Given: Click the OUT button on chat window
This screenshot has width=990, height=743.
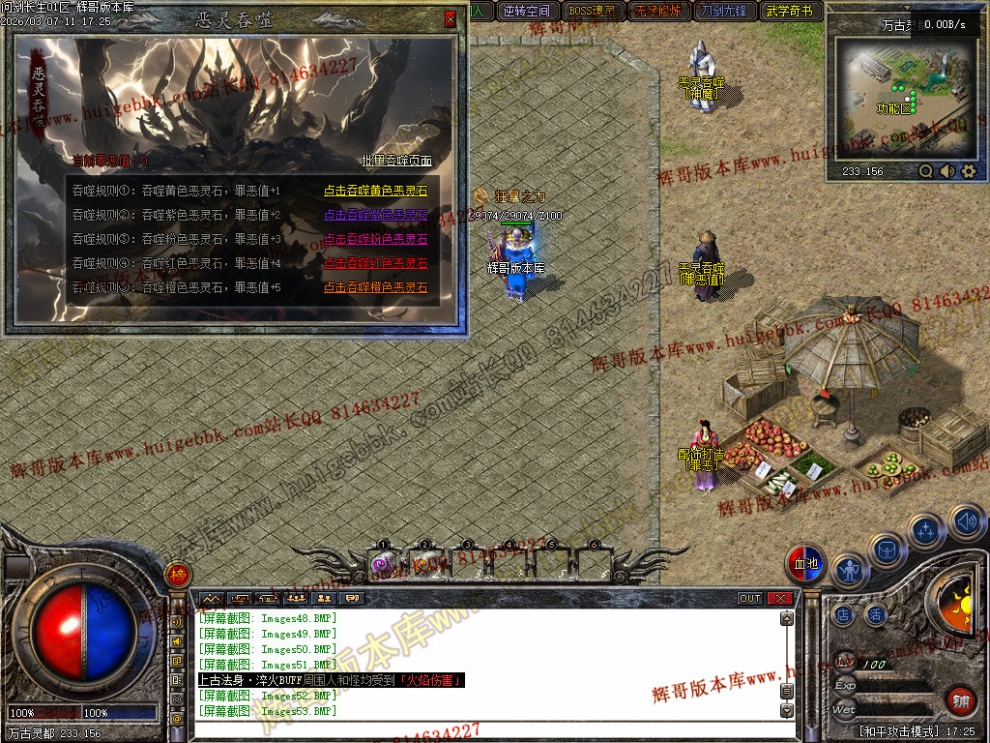Looking at the screenshot, I should 750,598.
